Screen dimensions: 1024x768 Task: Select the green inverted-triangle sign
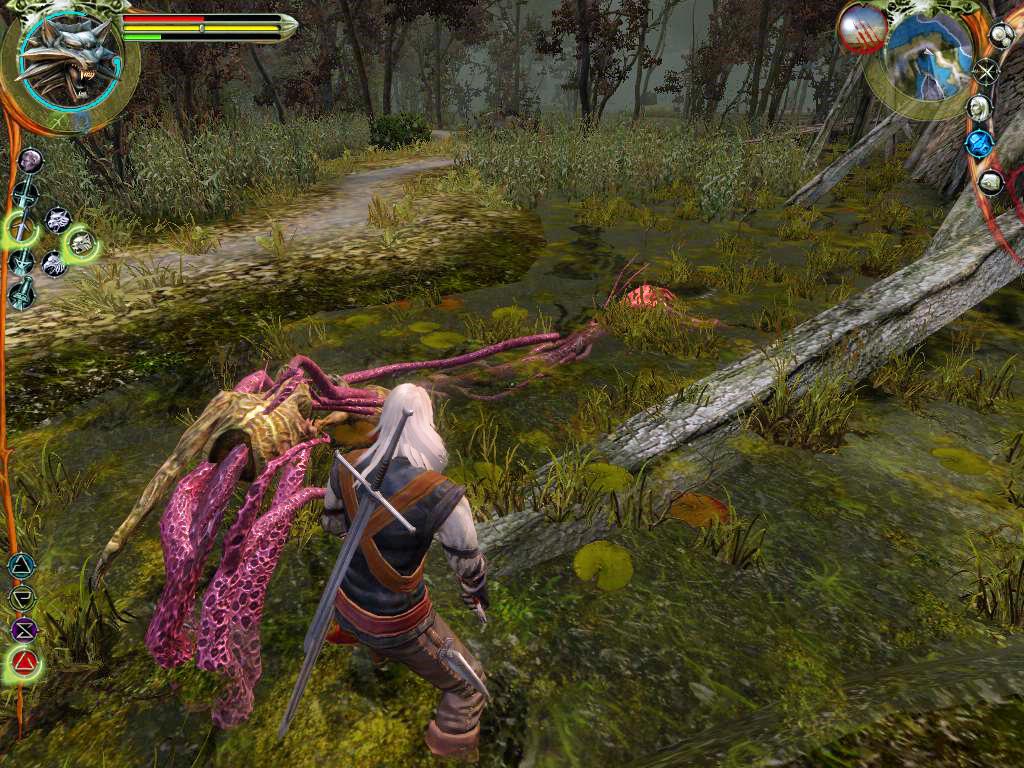[x=21, y=598]
